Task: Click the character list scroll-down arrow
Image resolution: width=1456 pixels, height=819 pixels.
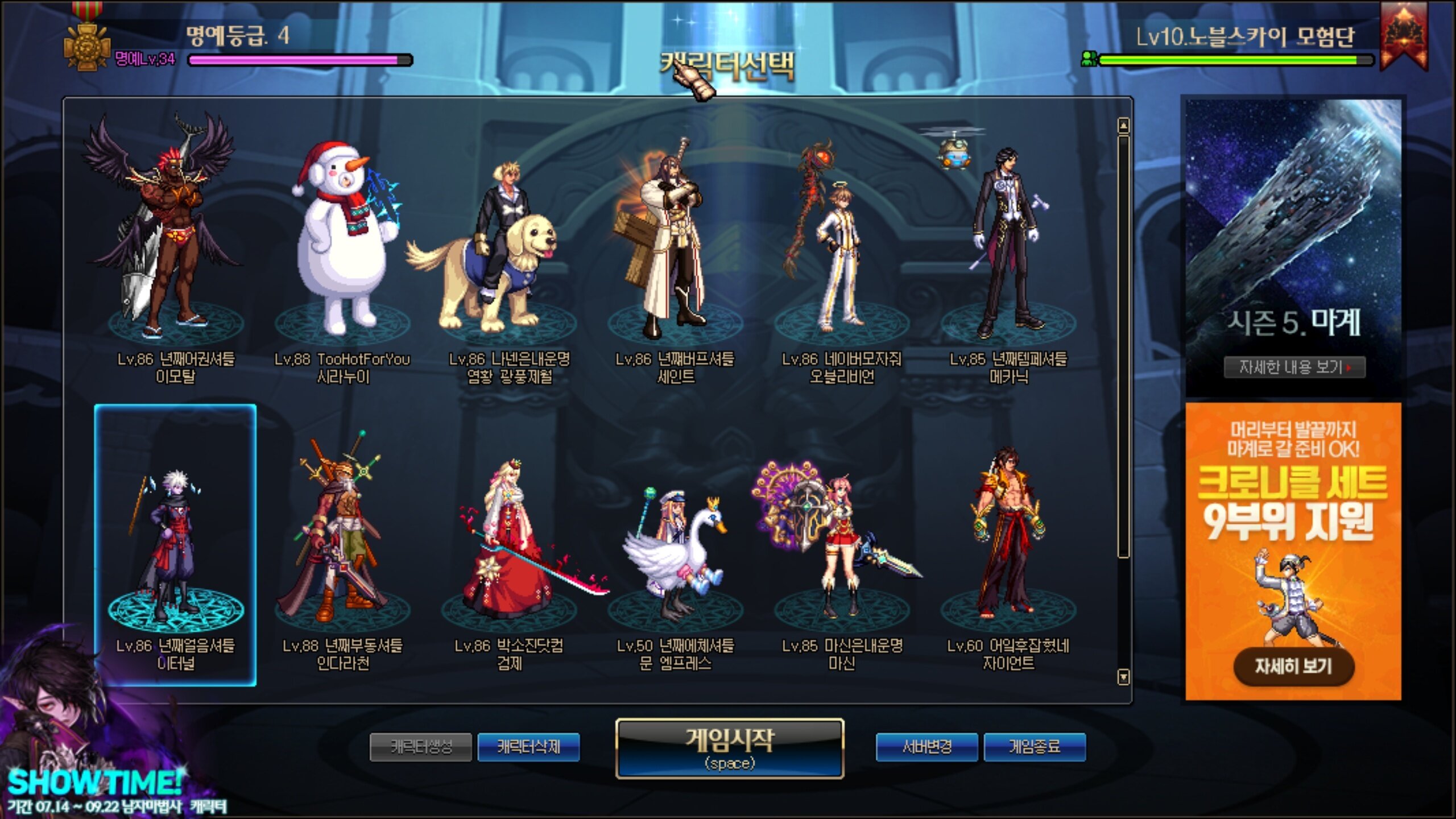Action: coord(1123,677)
